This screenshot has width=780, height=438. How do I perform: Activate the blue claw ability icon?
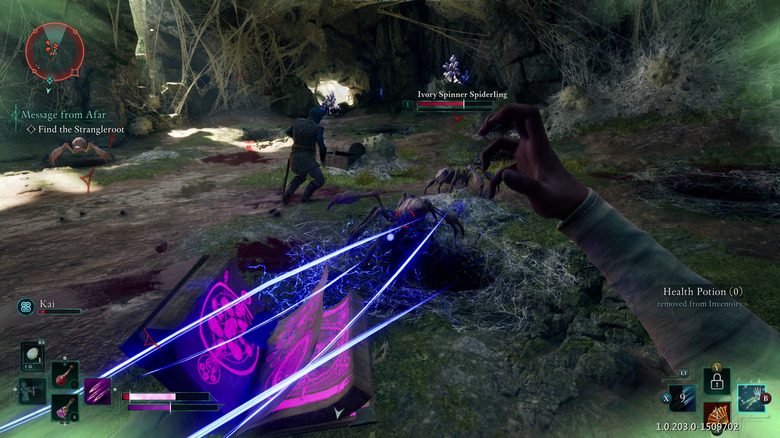click(683, 399)
